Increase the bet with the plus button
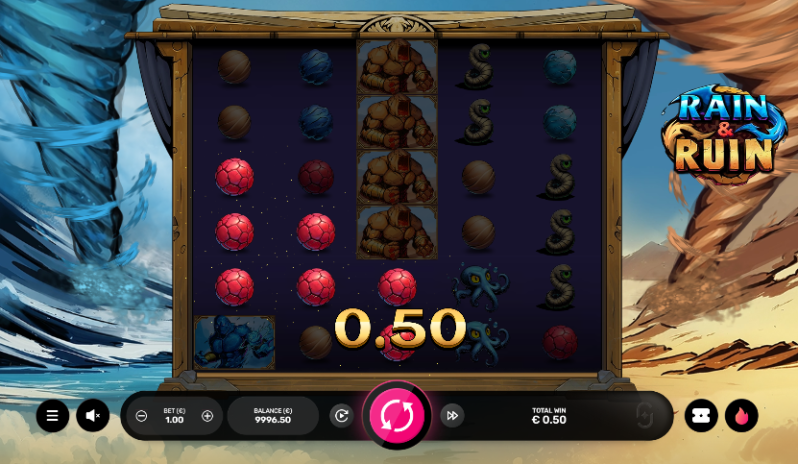Image resolution: width=798 pixels, height=464 pixels. 207,416
